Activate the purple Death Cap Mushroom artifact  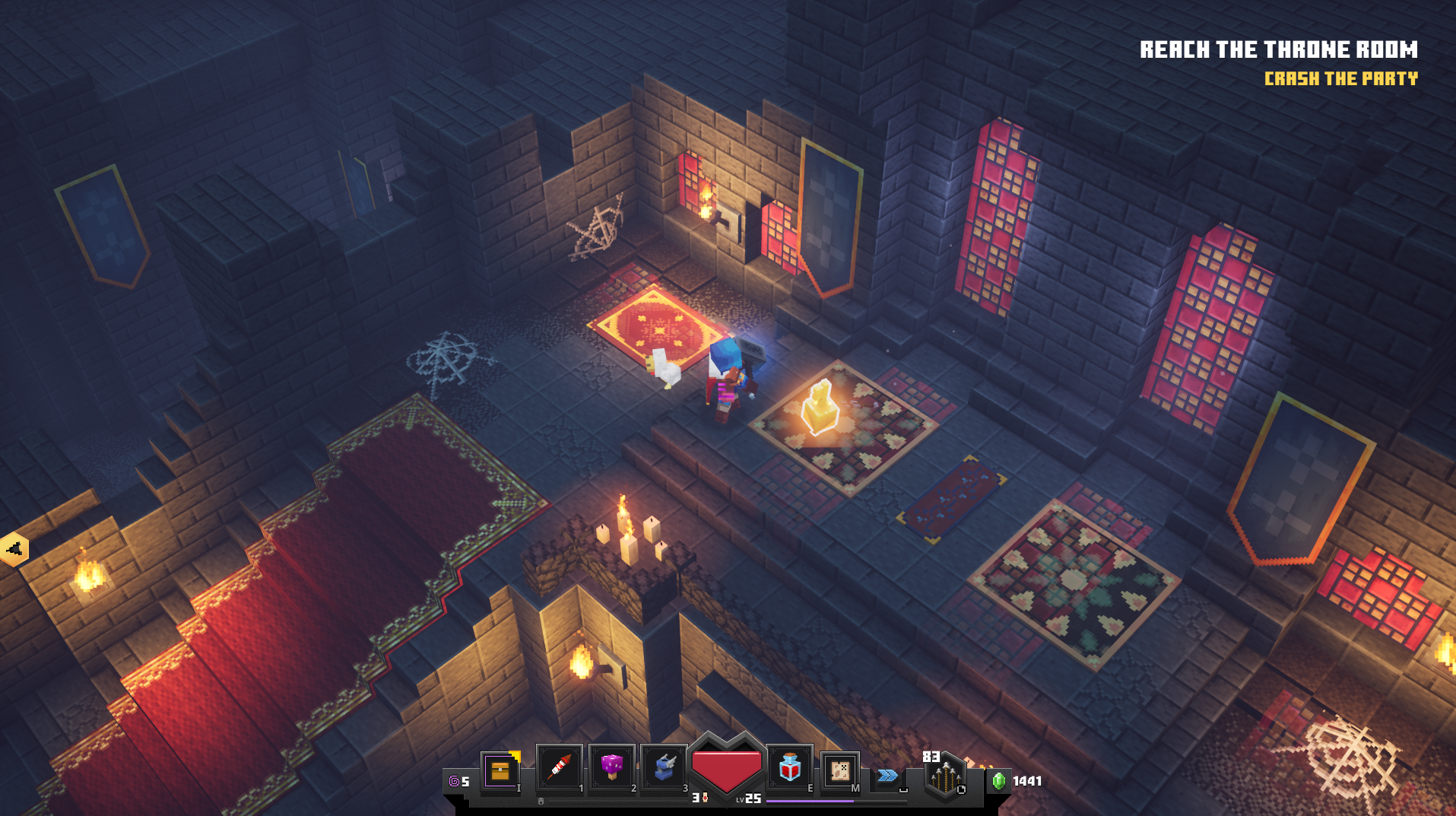click(611, 768)
